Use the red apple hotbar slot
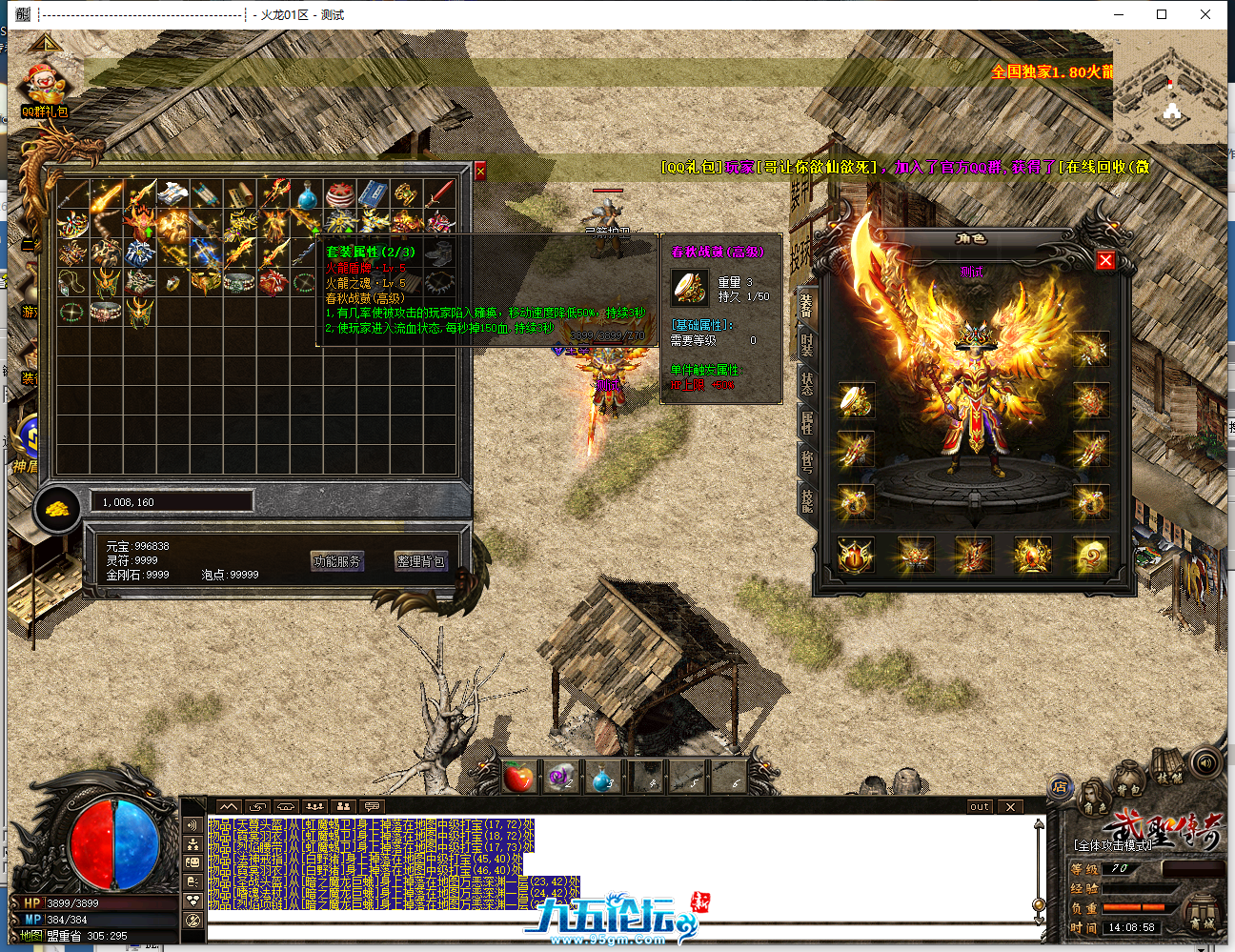The width and height of the screenshot is (1235, 952). (518, 778)
